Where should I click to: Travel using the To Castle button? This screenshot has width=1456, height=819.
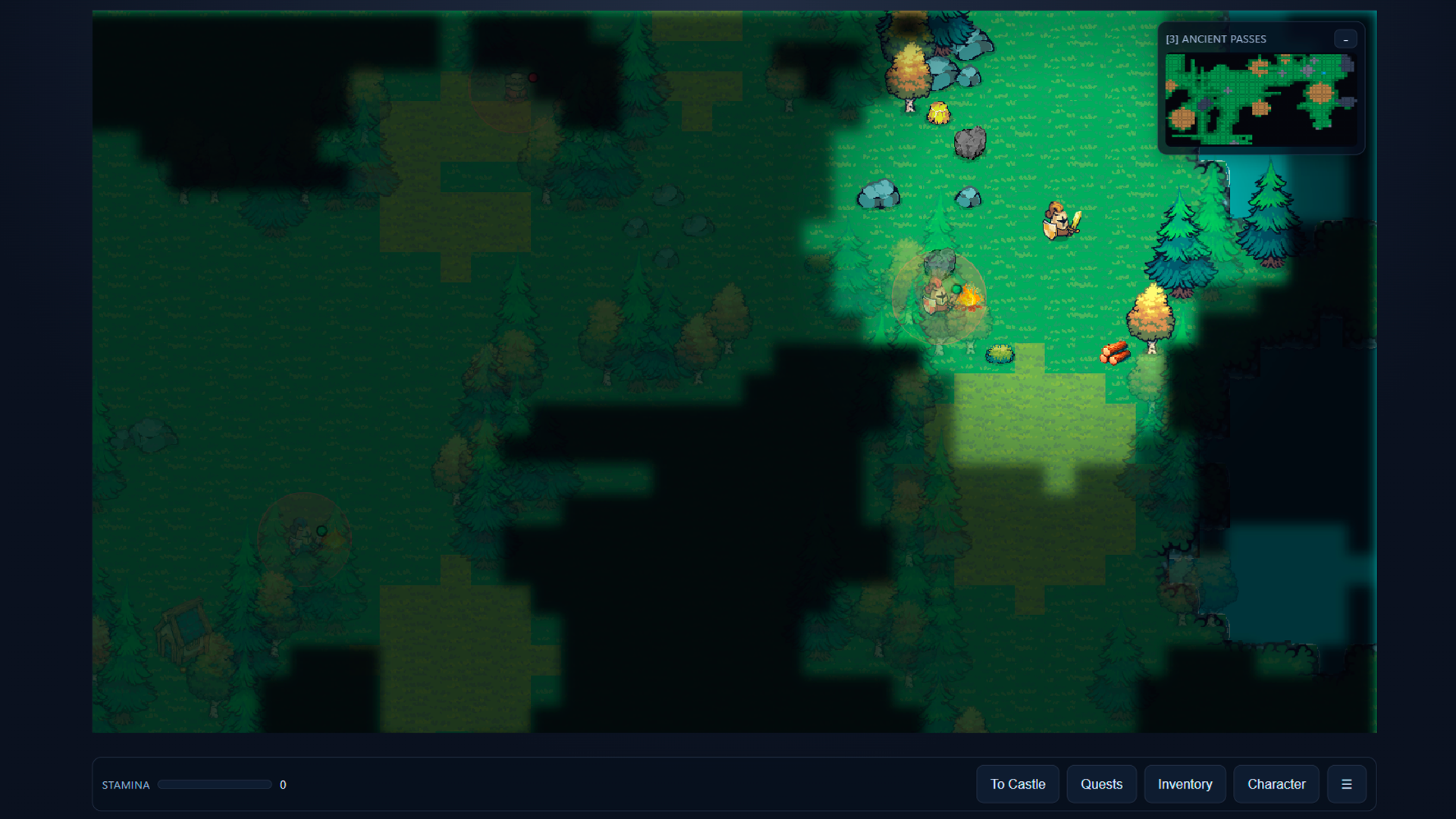[x=1018, y=784]
